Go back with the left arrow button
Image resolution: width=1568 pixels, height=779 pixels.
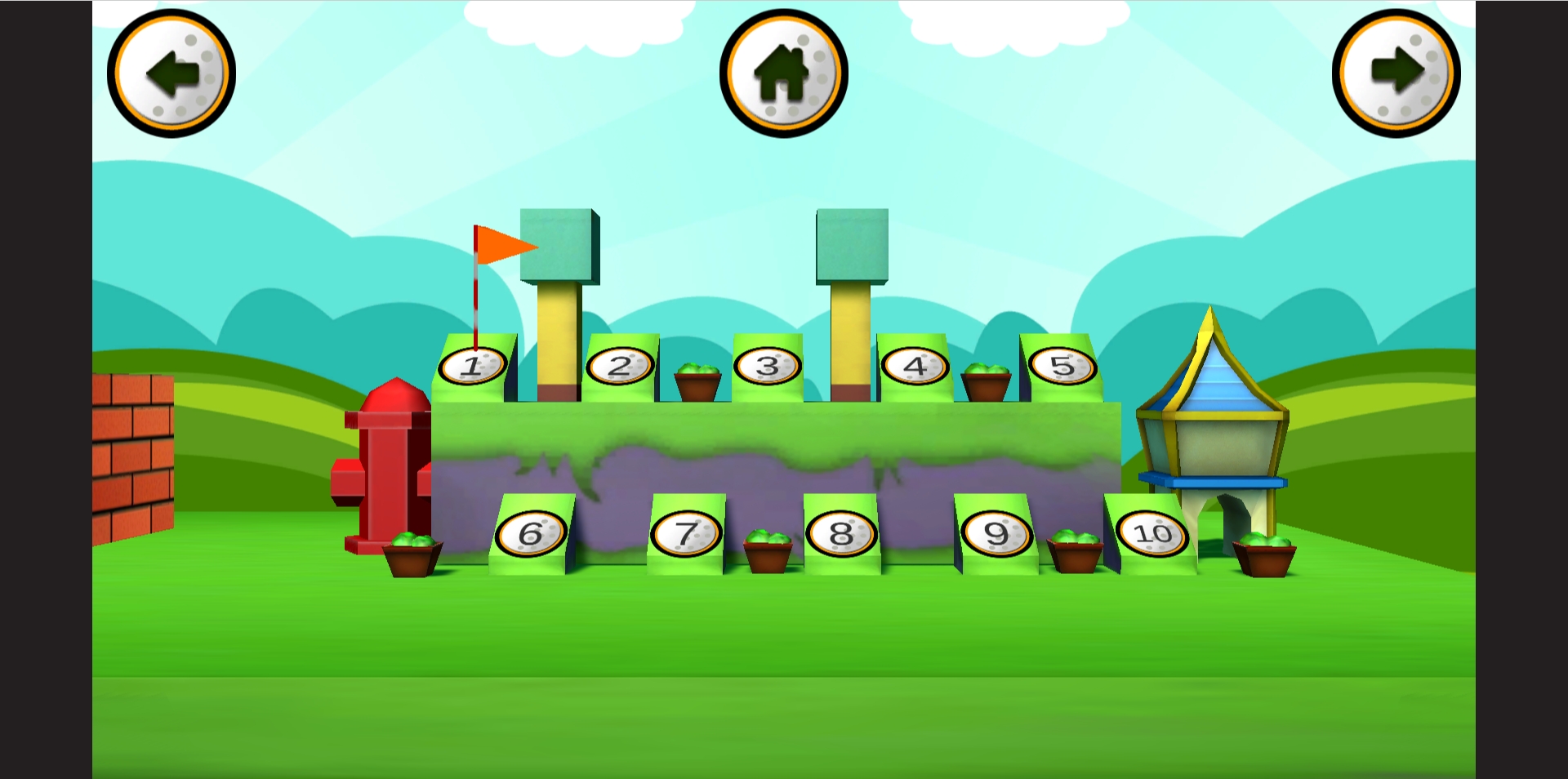(171, 73)
